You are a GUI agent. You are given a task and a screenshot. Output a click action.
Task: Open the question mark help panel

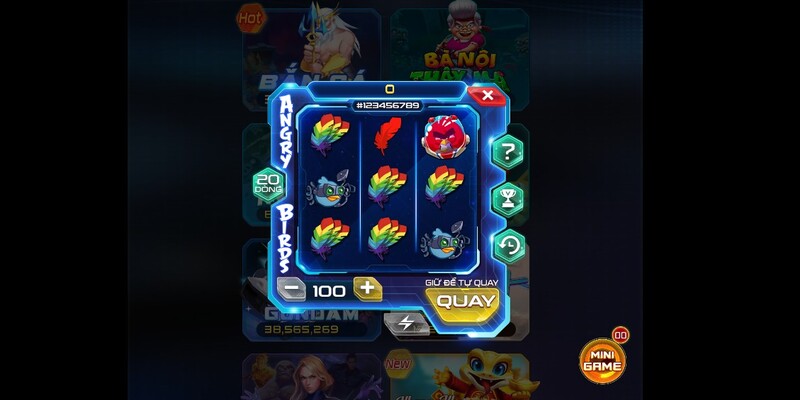coord(509,152)
